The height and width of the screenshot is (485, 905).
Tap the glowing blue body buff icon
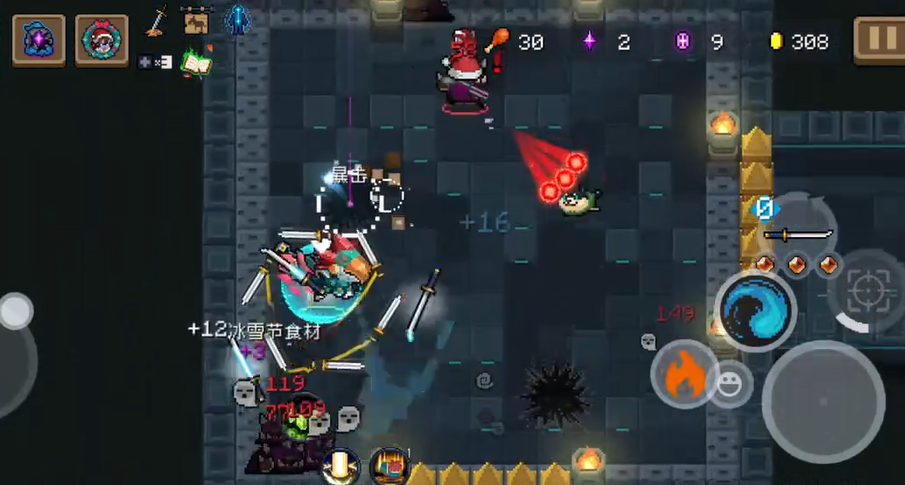[x=237, y=20]
